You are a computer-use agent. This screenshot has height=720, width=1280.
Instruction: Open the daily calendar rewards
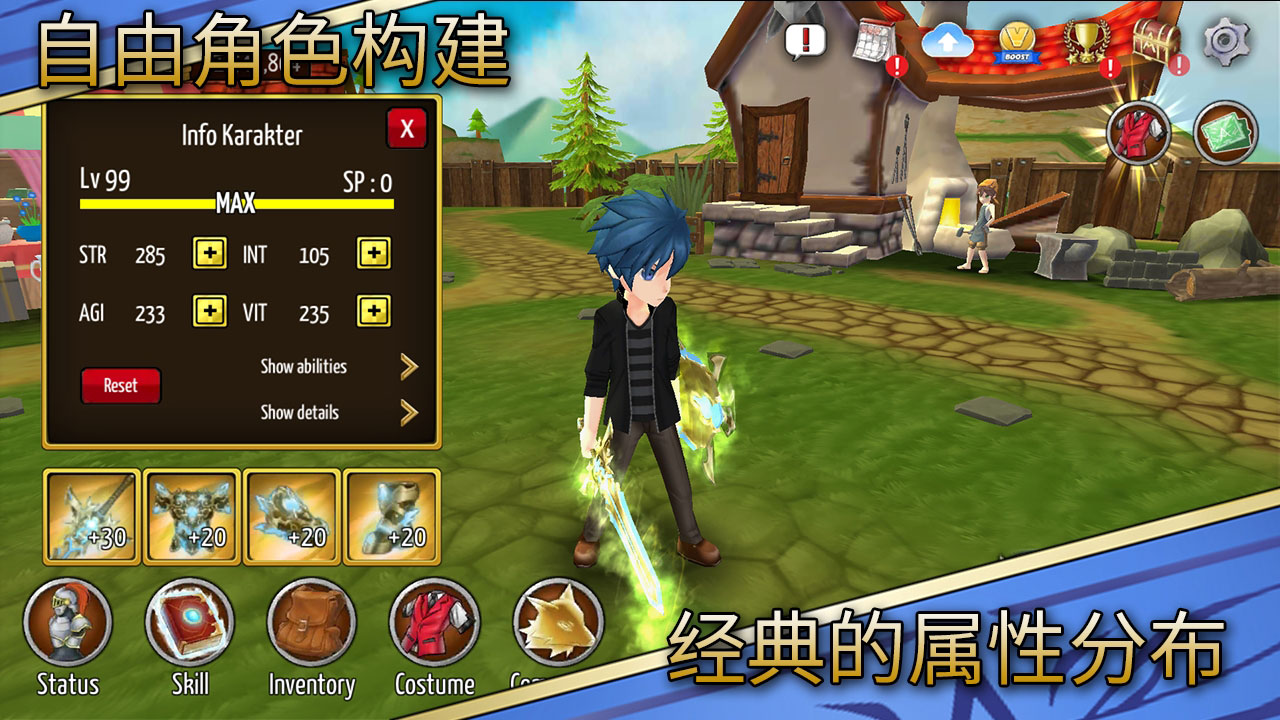[875, 40]
